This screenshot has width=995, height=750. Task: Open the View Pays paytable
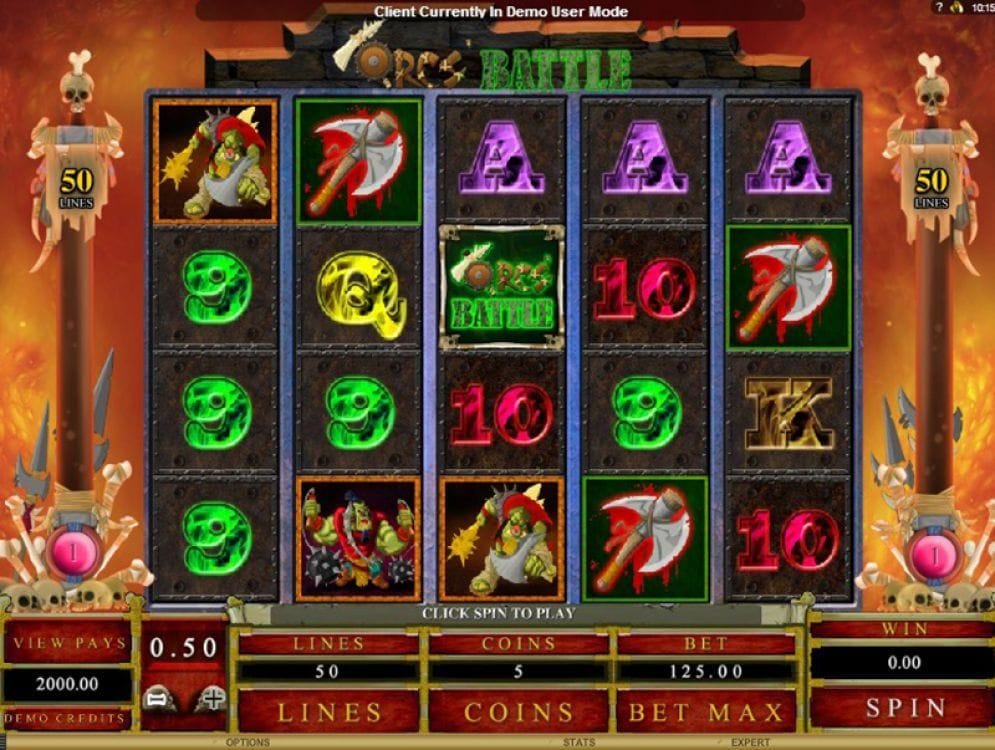[x=68, y=643]
